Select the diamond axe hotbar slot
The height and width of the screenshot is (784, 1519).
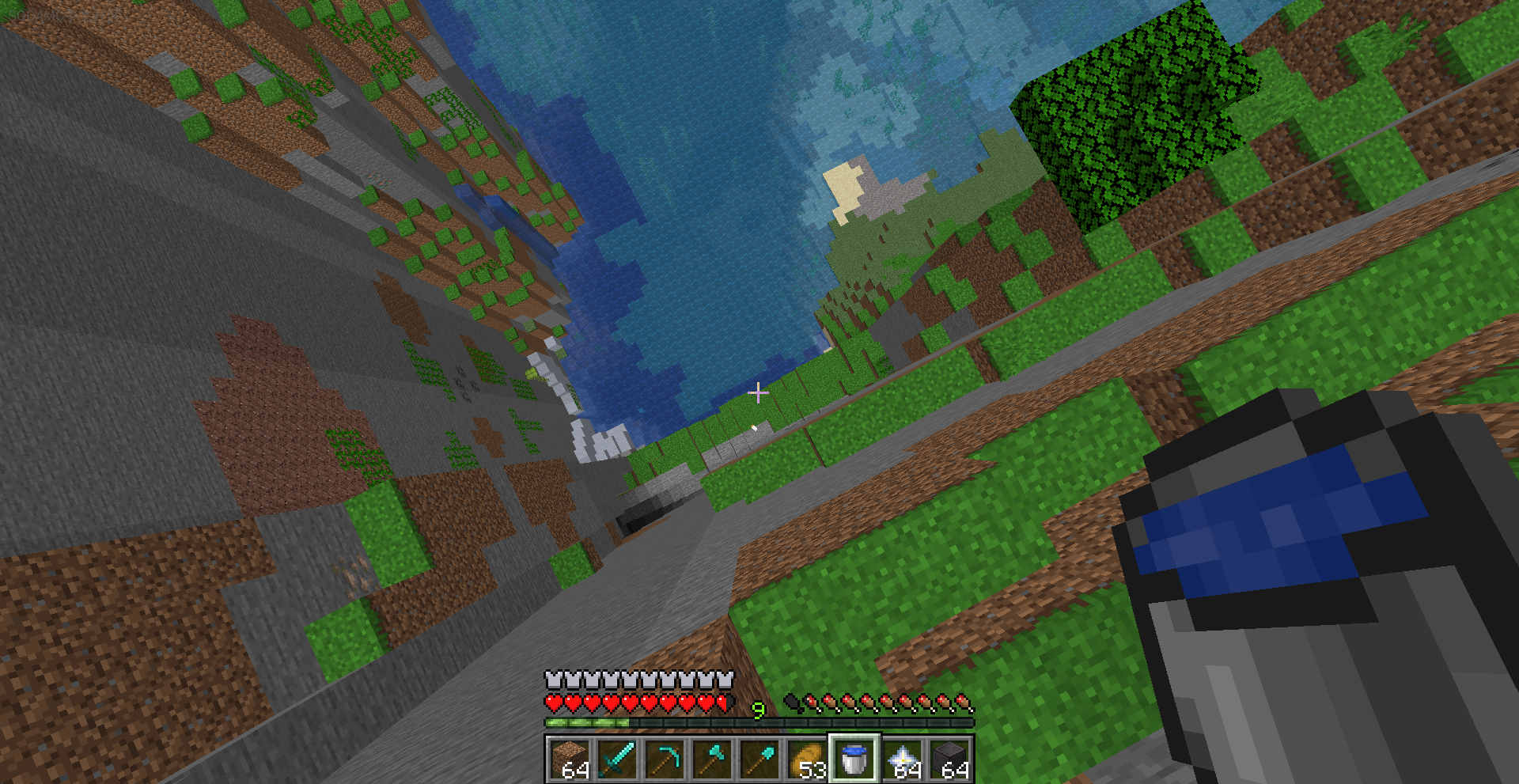pyautogui.click(x=711, y=759)
